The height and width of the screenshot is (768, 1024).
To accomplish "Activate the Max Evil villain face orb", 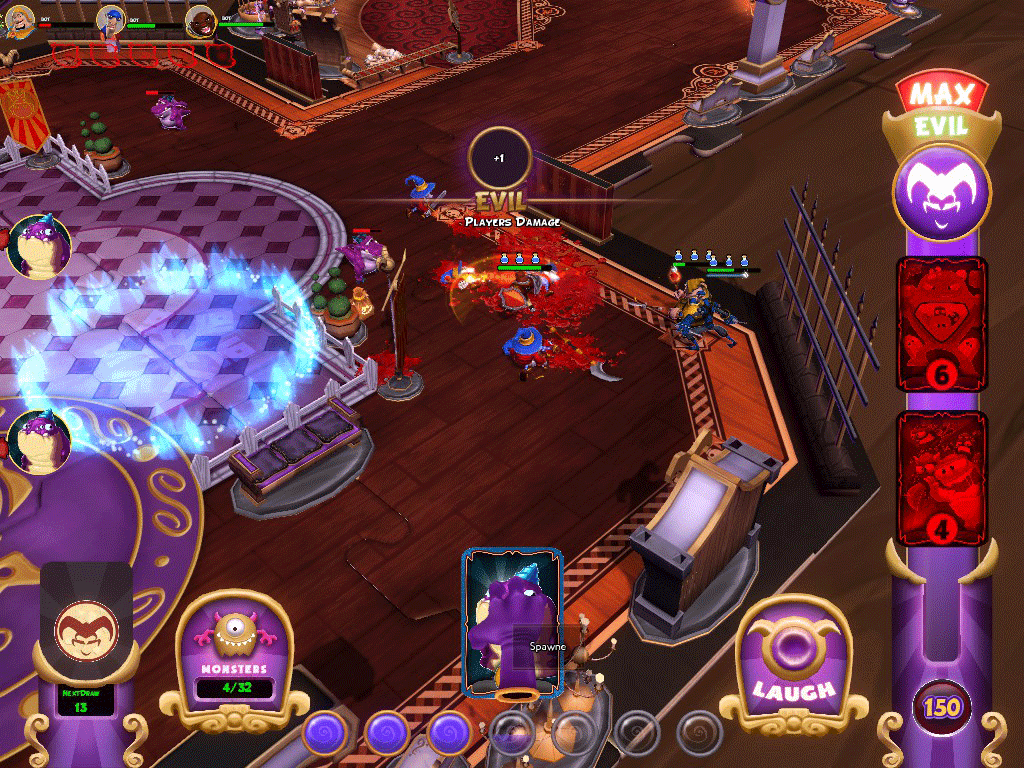I will 941,192.
